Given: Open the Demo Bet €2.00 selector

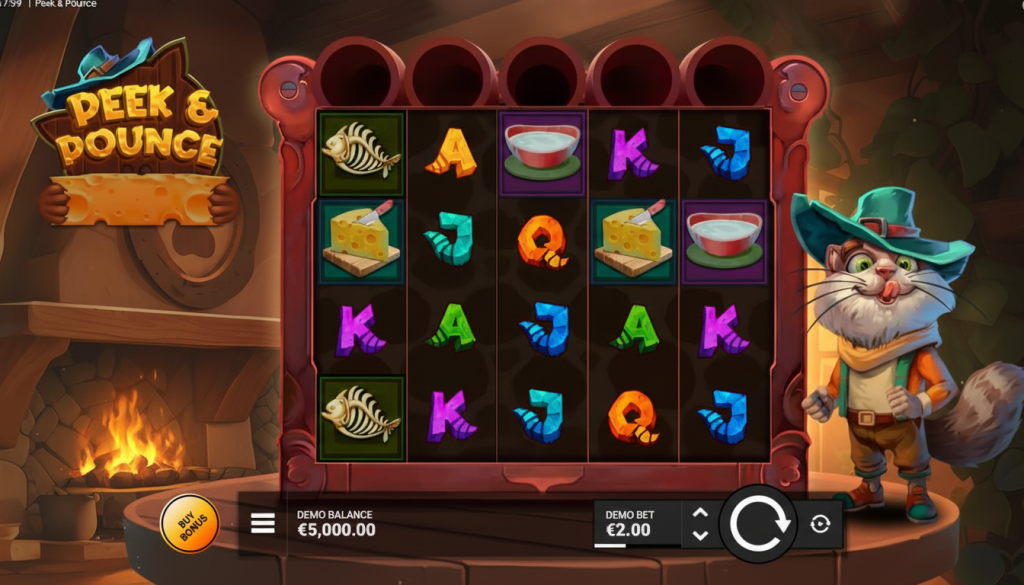Looking at the screenshot, I should coord(638,523).
